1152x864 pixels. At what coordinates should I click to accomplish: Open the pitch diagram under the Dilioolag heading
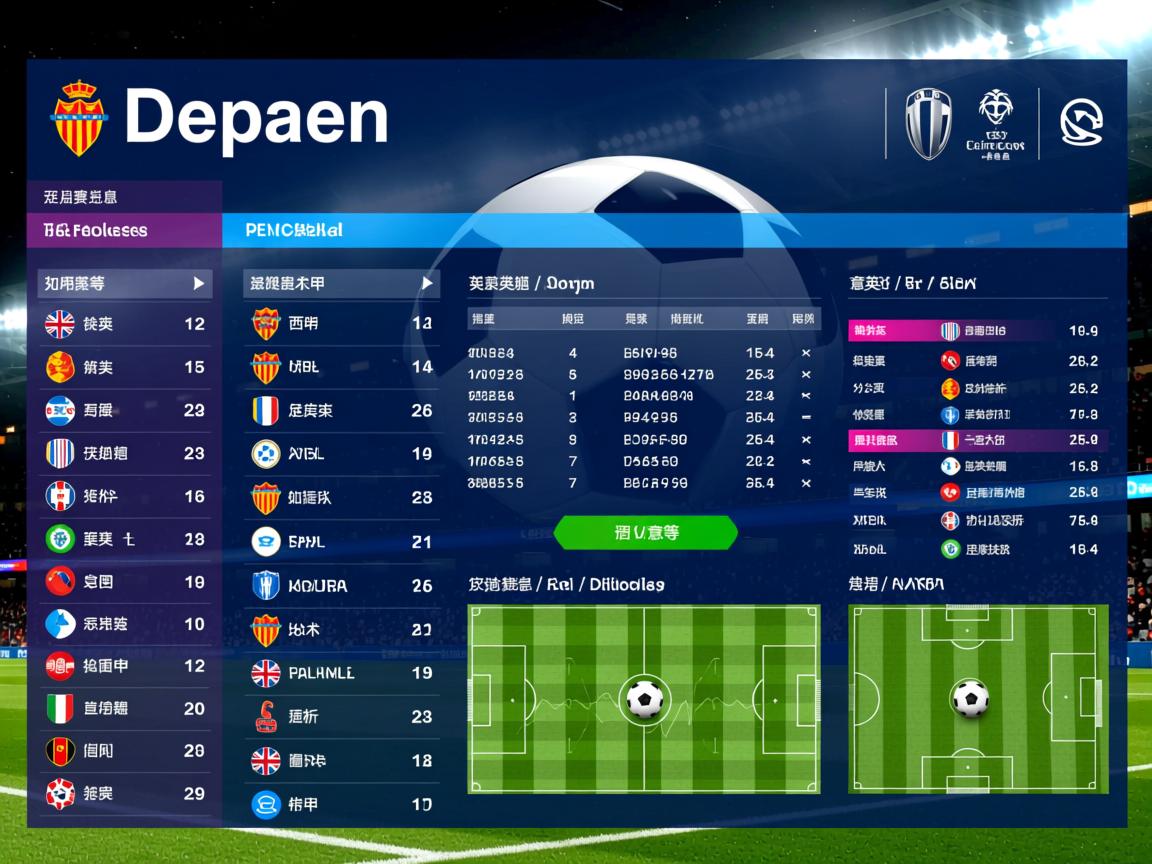pos(644,699)
